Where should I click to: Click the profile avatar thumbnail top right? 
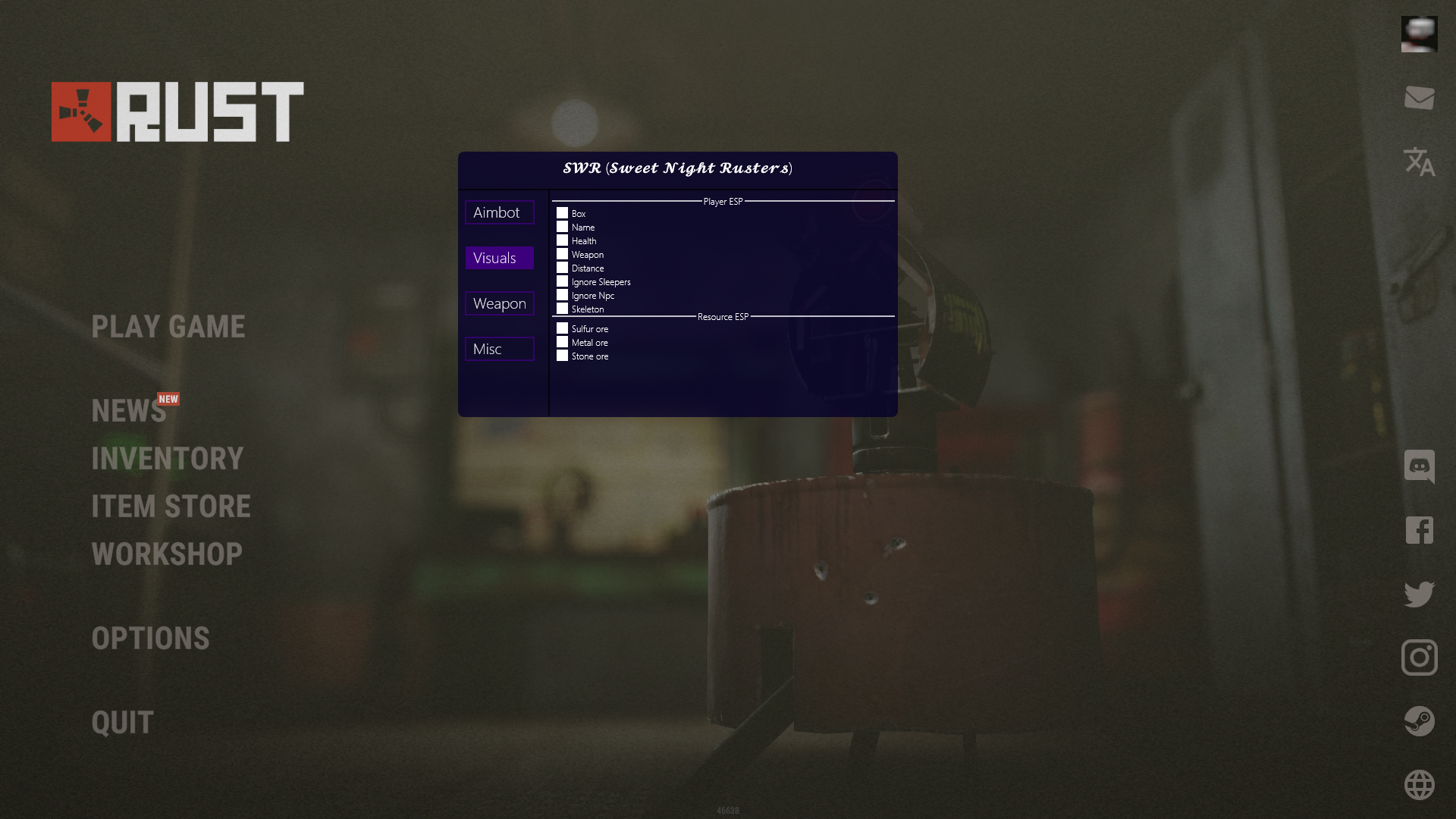(1420, 33)
